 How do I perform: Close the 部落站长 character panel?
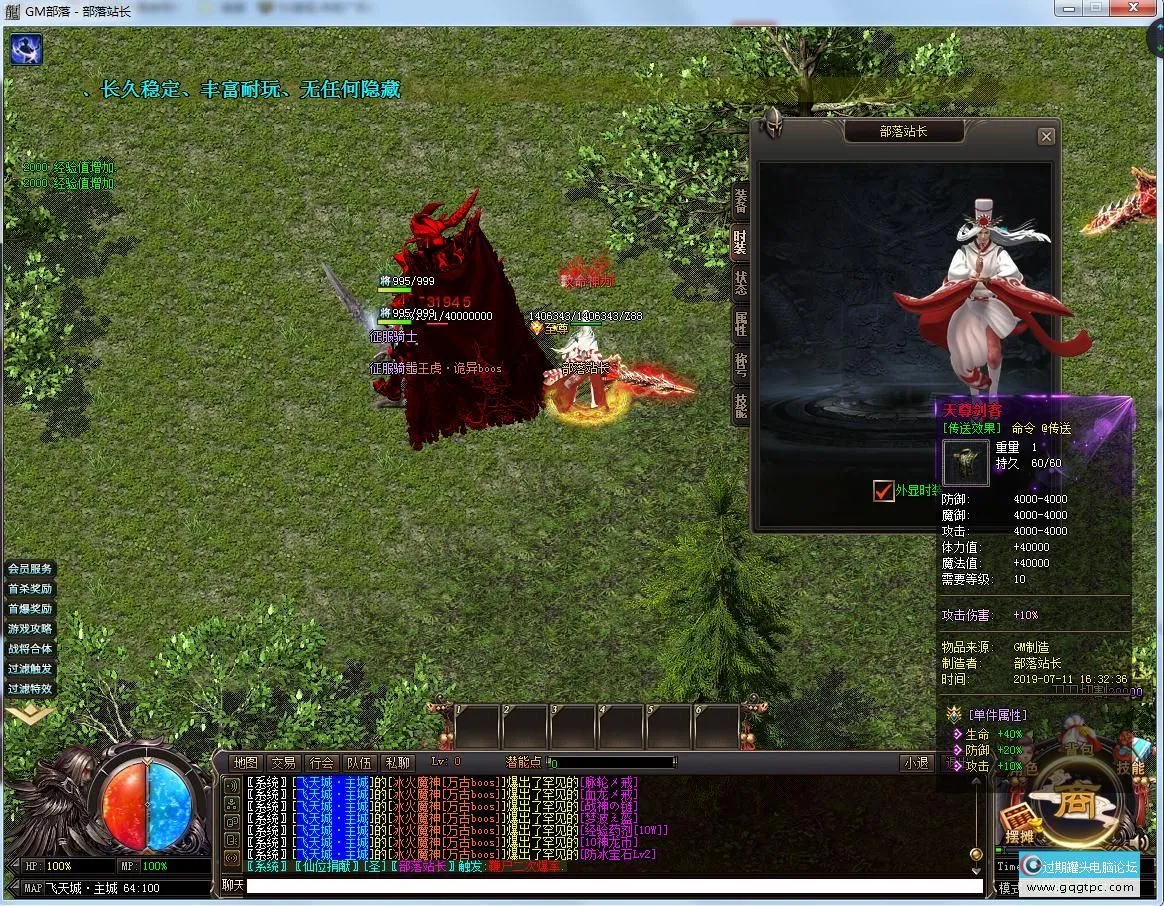1046,136
